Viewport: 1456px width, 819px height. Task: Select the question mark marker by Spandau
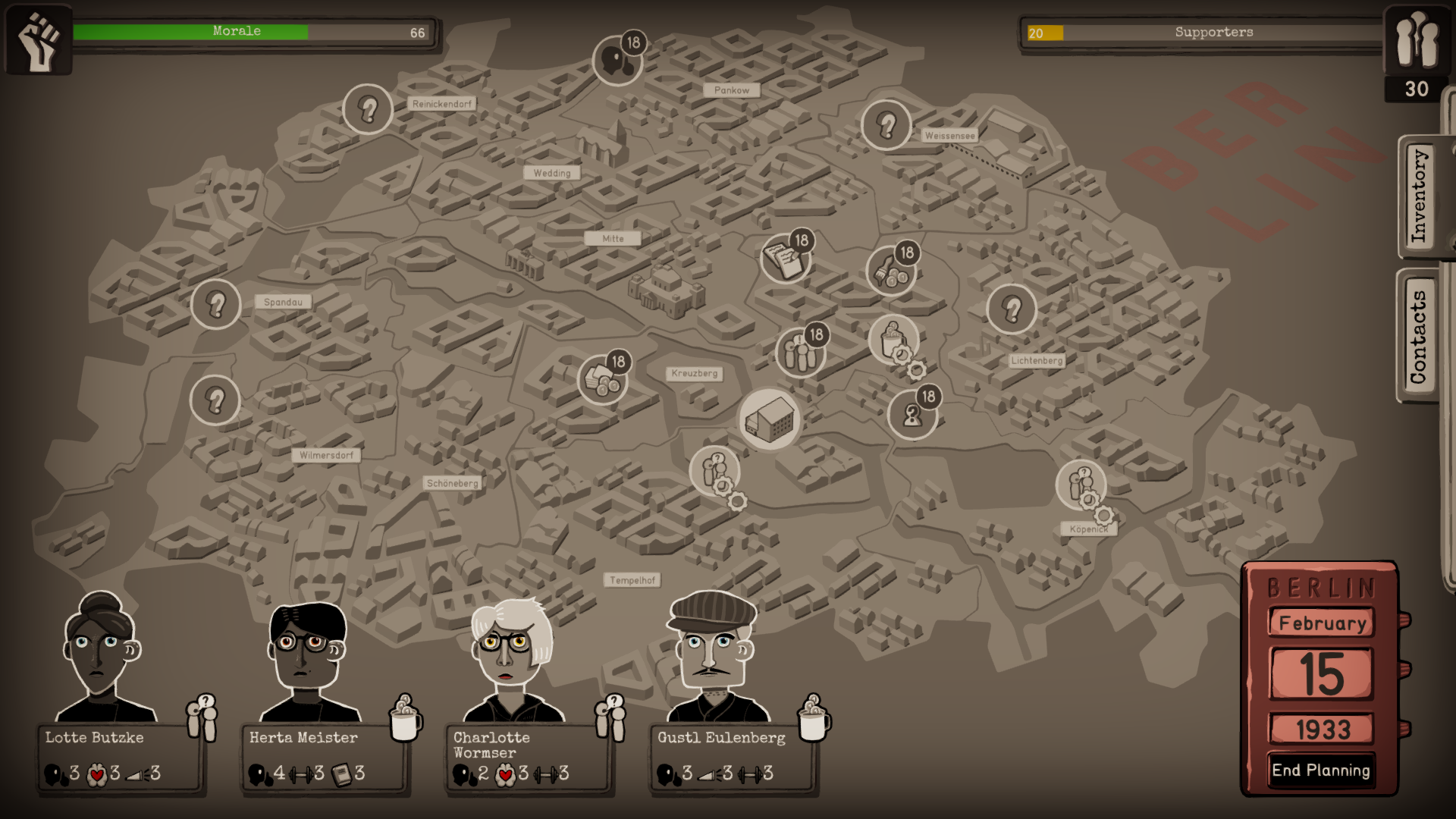click(x=216, y=304)
